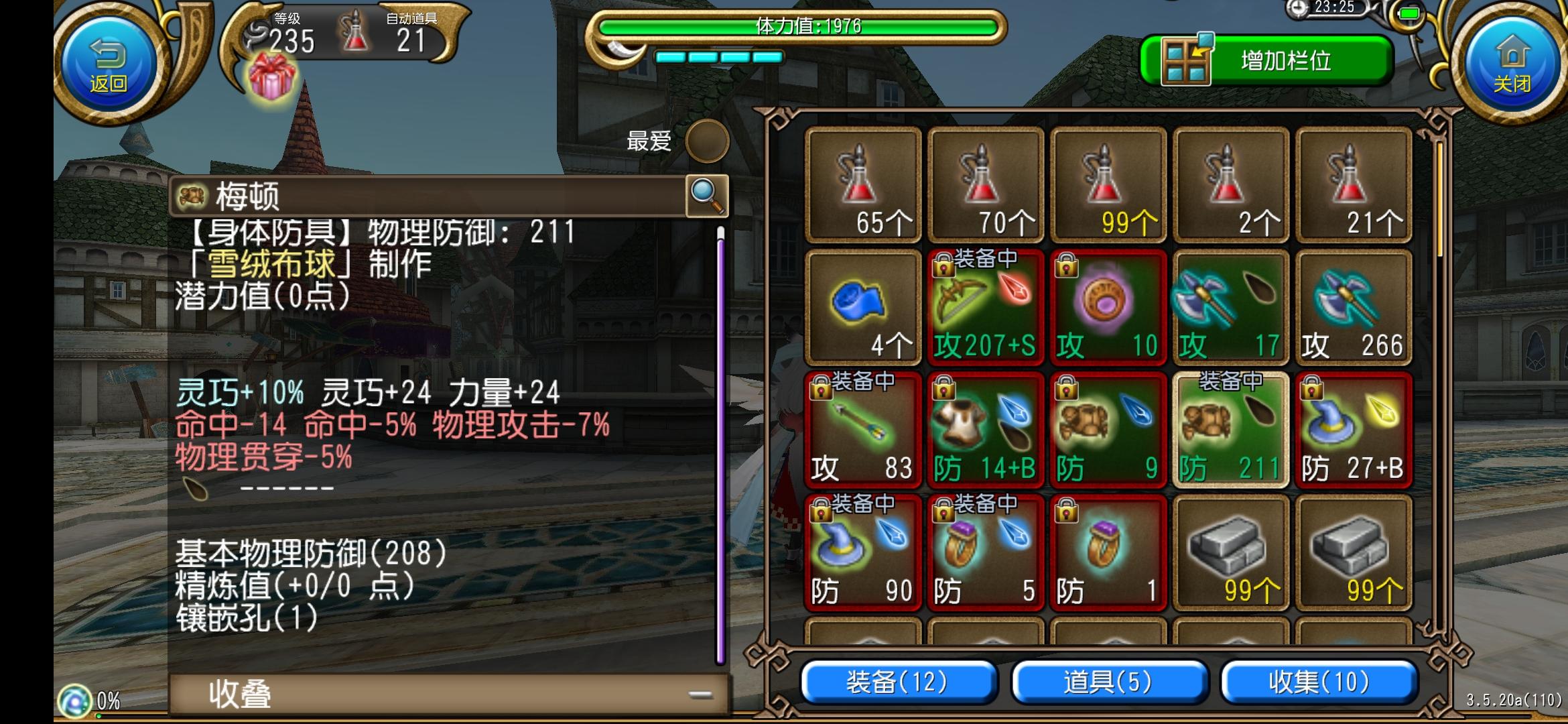Open the blue whistle item with 4个
The image size is (1568, 724).
pos(862,308)
